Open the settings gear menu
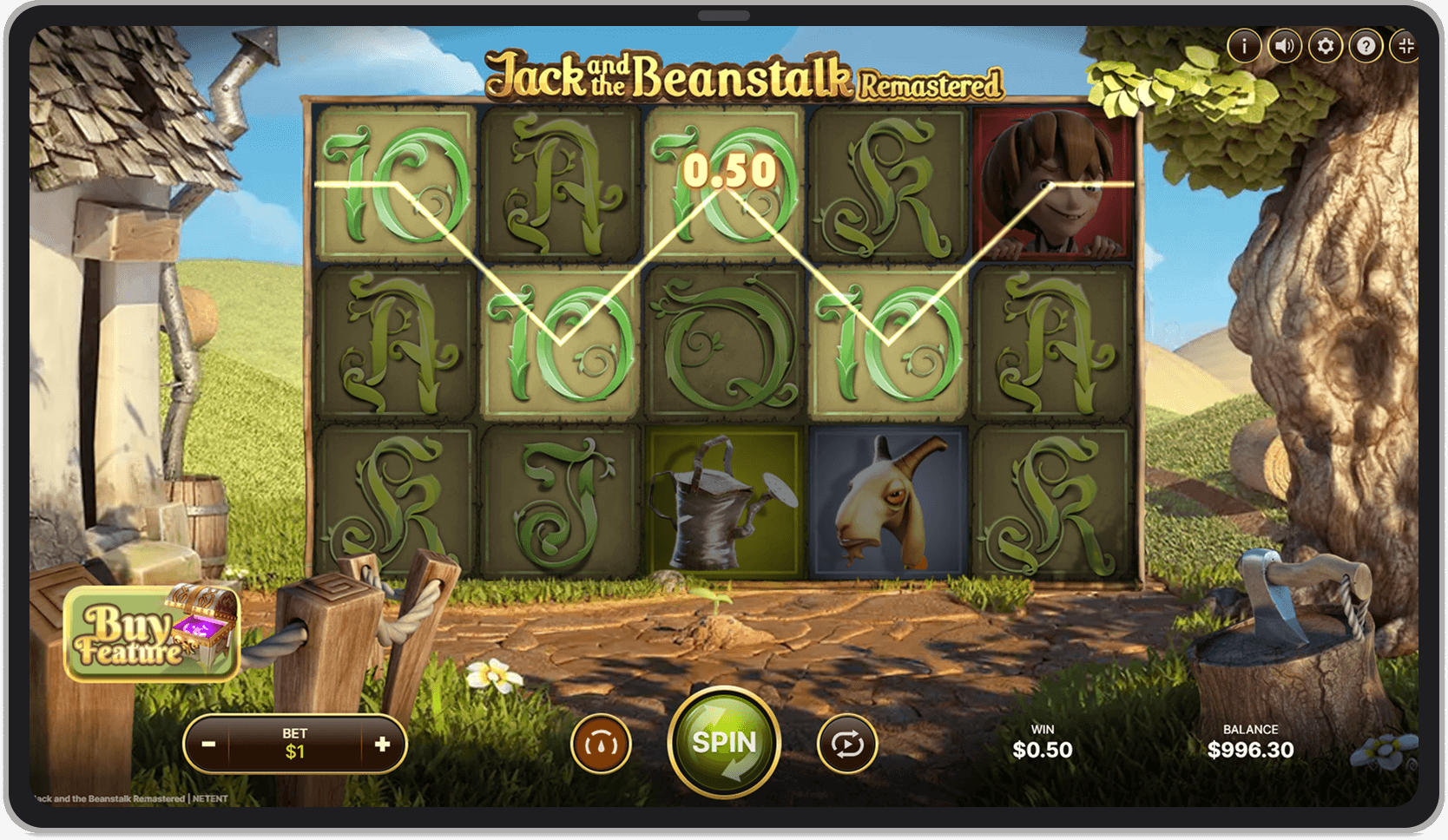1448x840 pixels. (x=1326, y=47)
